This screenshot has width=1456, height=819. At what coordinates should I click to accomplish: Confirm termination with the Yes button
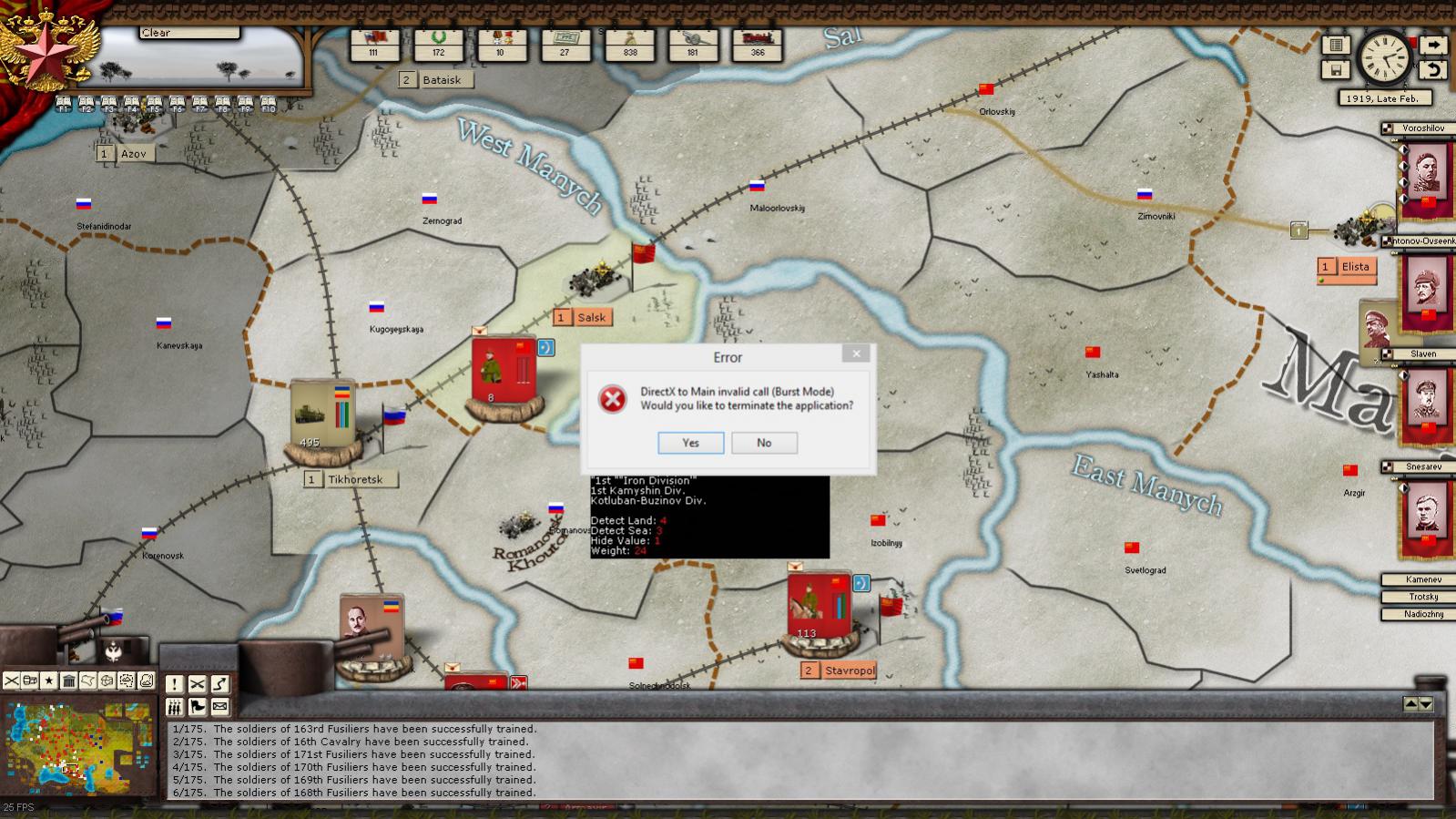[x=690, y=443]
